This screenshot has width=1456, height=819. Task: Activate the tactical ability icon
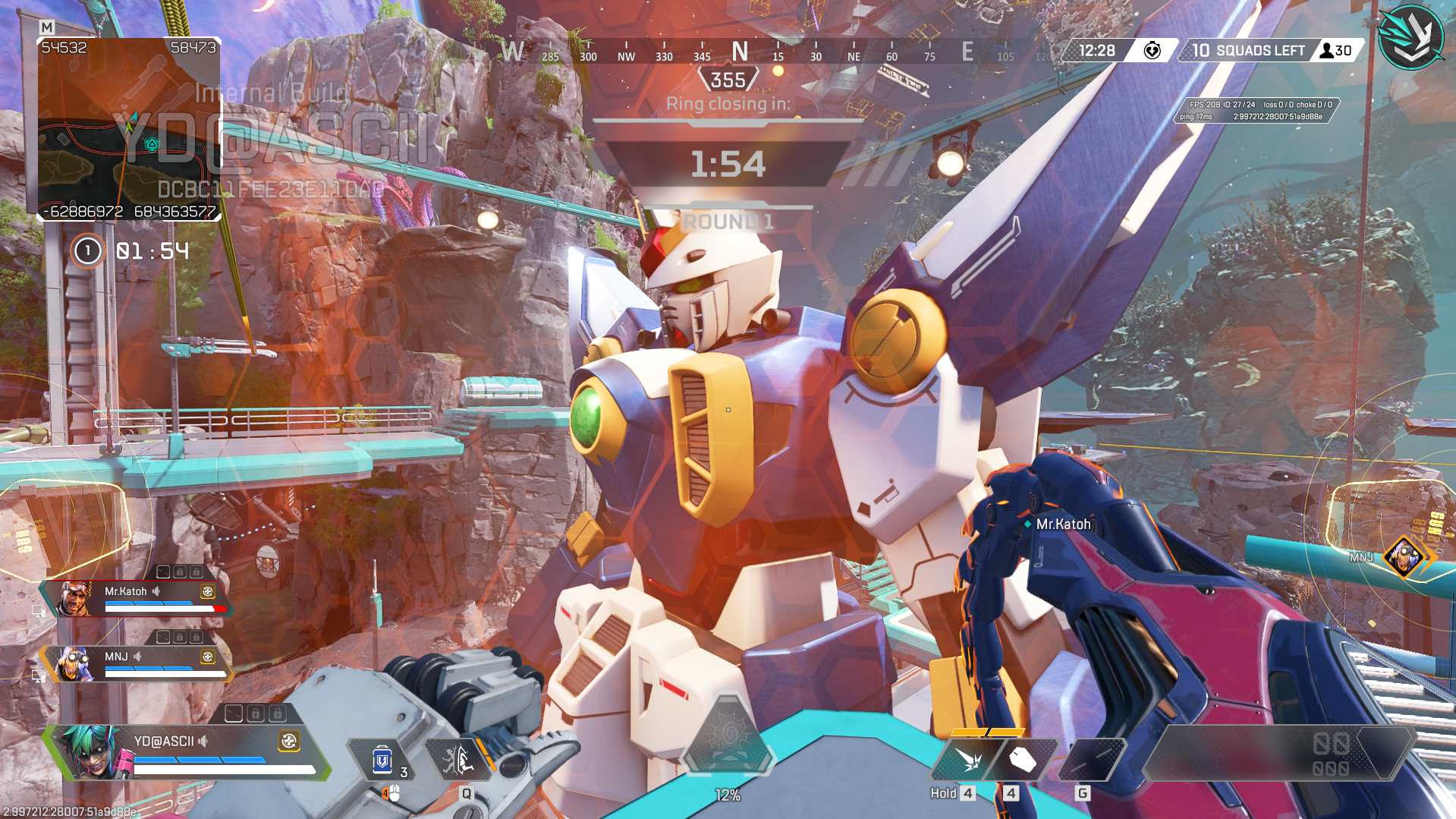point(458,759)
